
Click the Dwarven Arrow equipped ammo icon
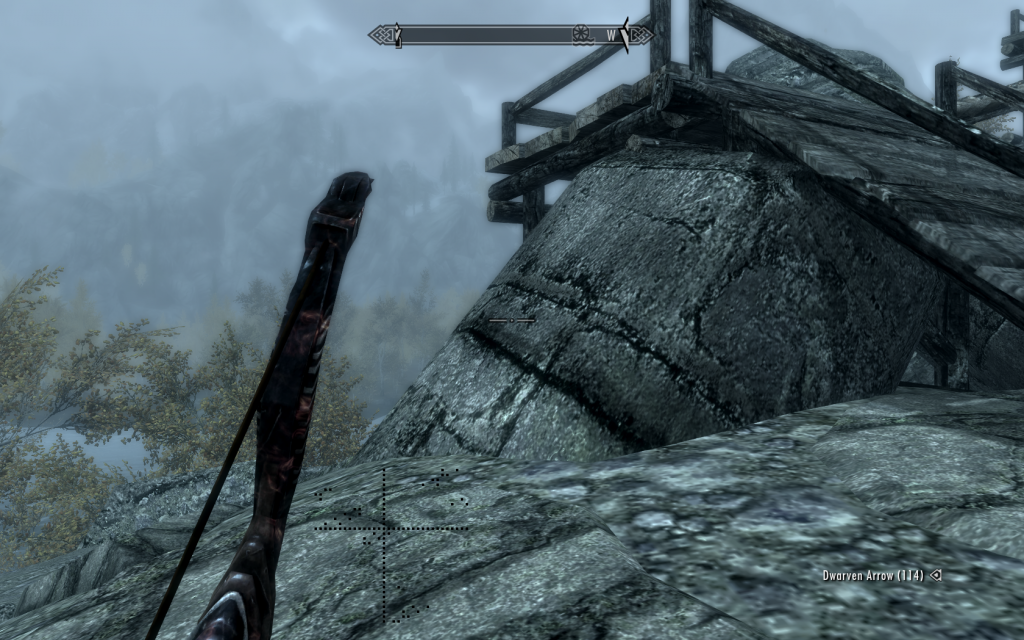point(935,575)
